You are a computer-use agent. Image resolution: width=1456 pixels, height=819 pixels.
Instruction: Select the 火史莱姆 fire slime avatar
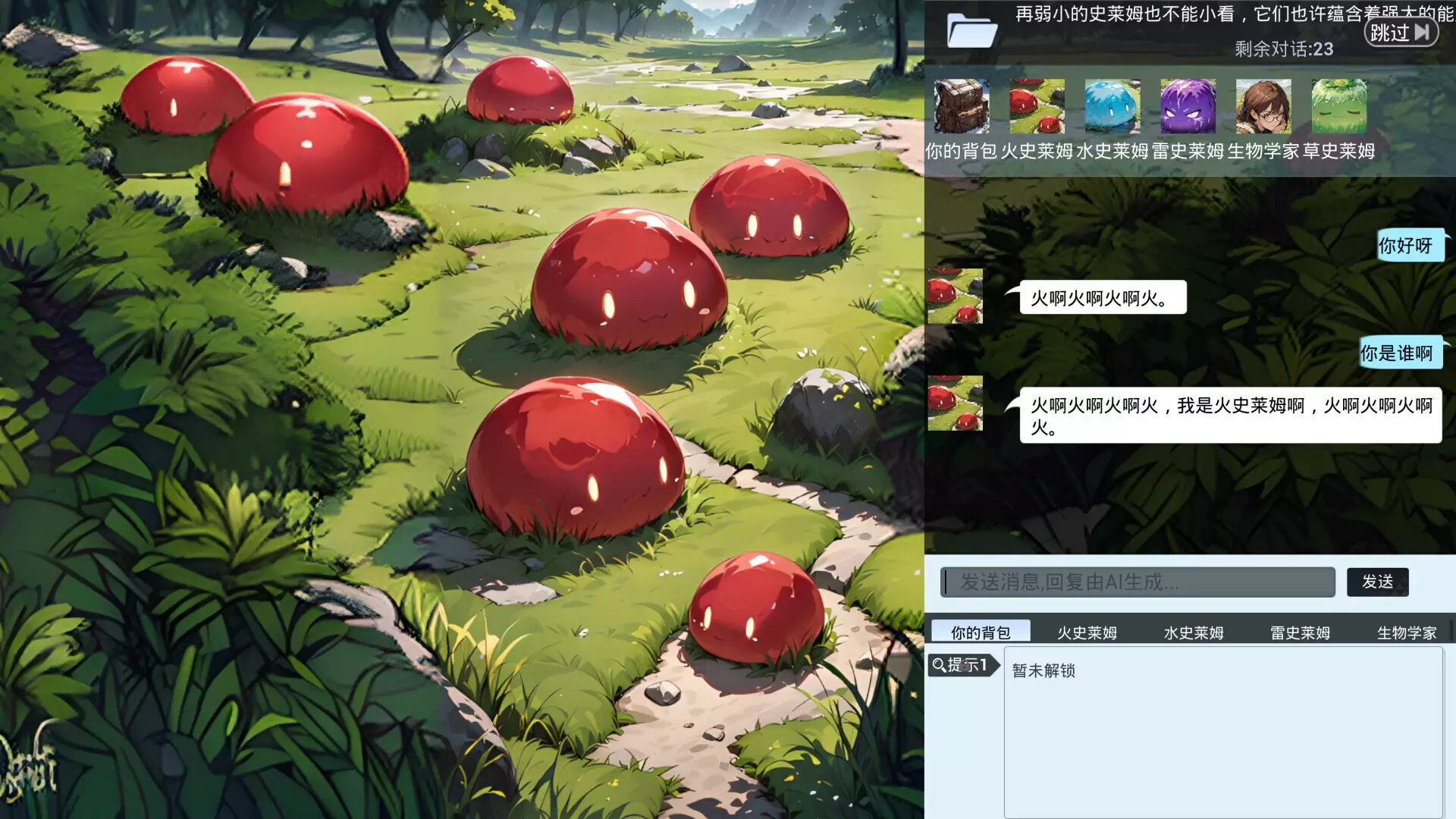point(1037,107)
